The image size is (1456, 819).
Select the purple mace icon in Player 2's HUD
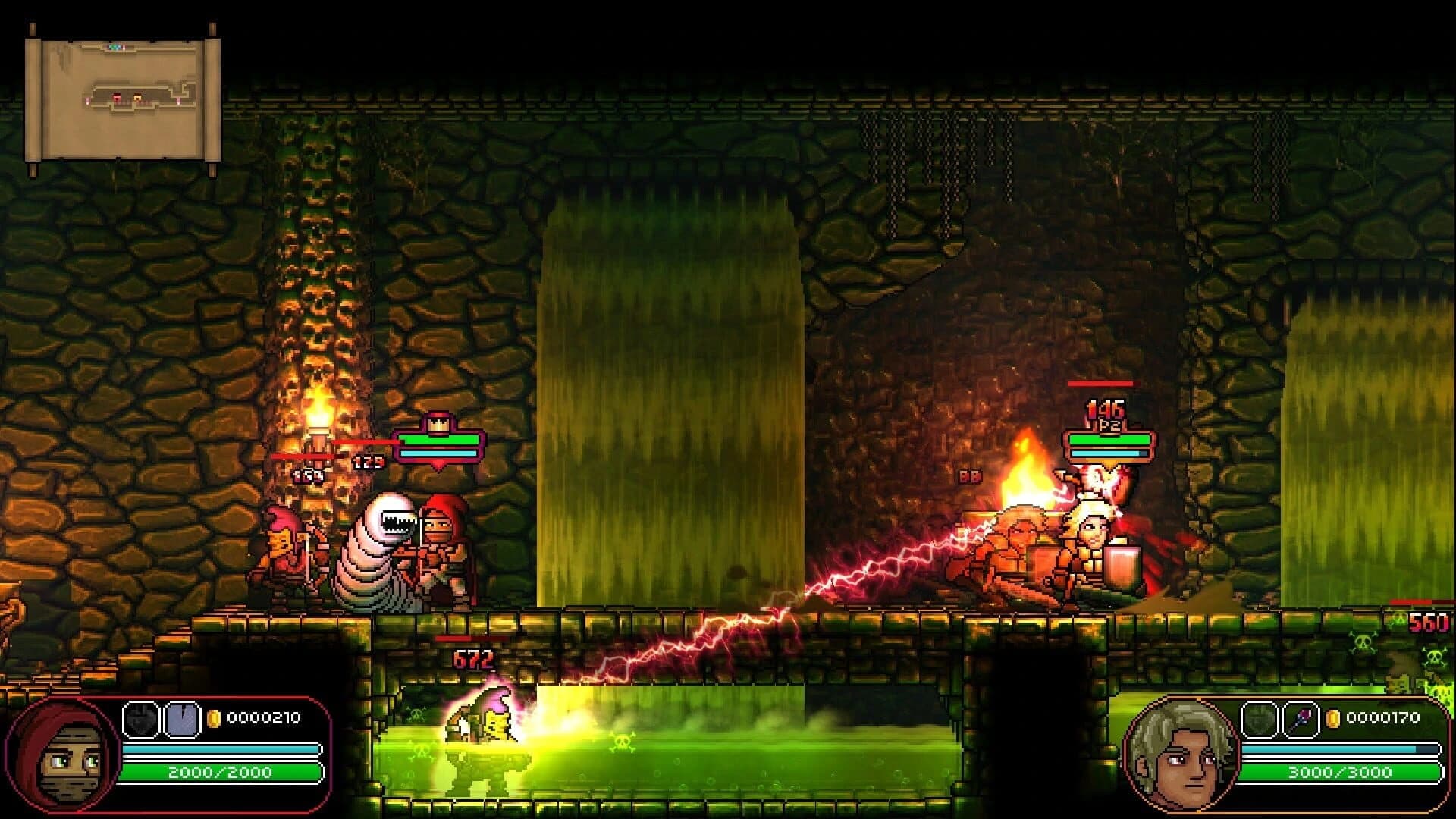pyautogui.click(x=1302, y=719)
